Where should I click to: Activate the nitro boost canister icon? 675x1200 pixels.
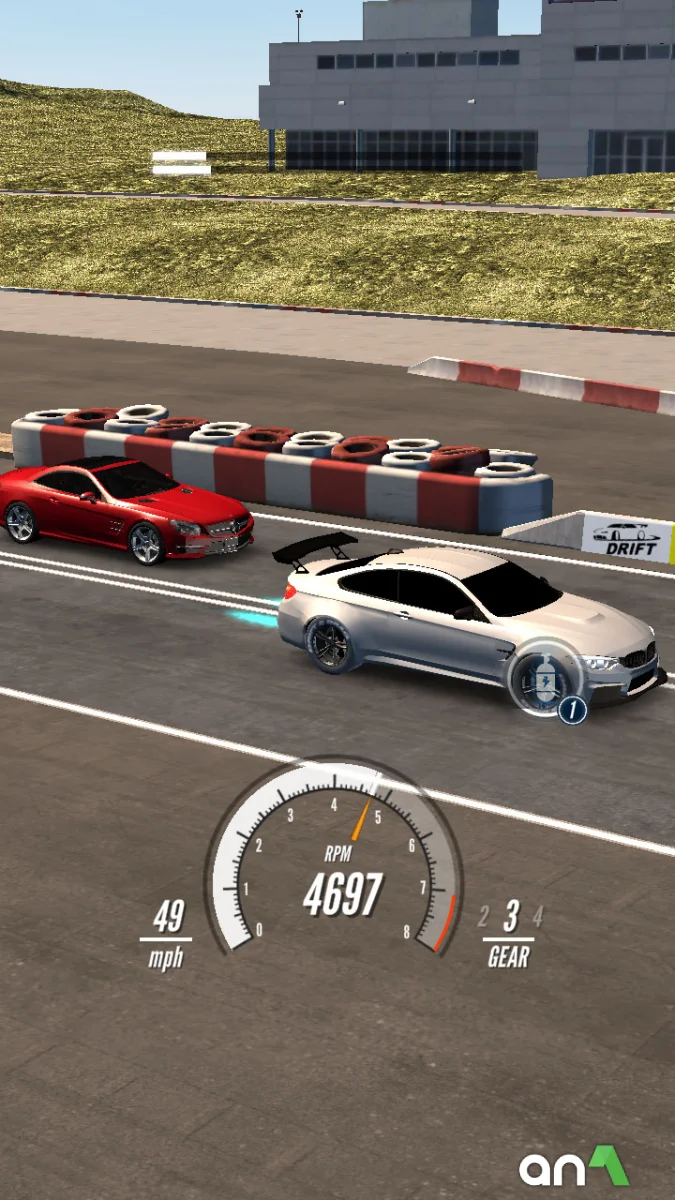pos(544,679)
